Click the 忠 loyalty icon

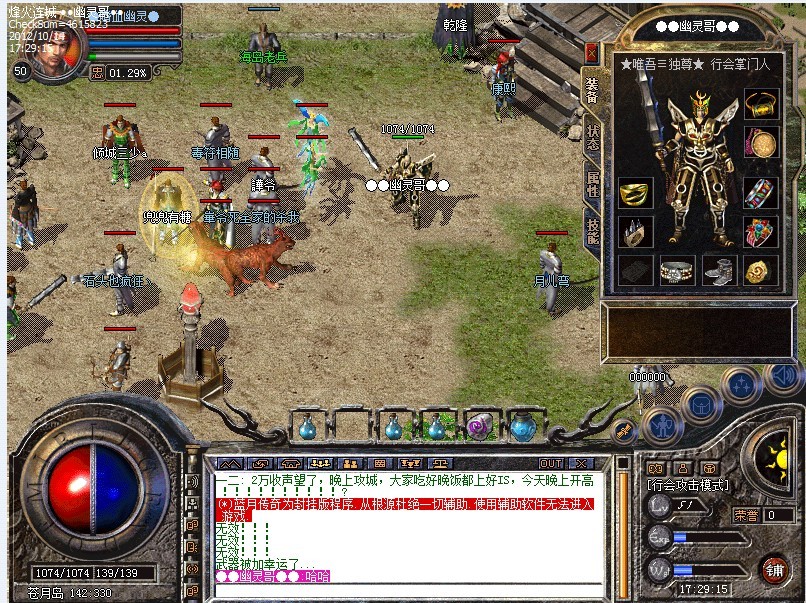coord(98,72)
